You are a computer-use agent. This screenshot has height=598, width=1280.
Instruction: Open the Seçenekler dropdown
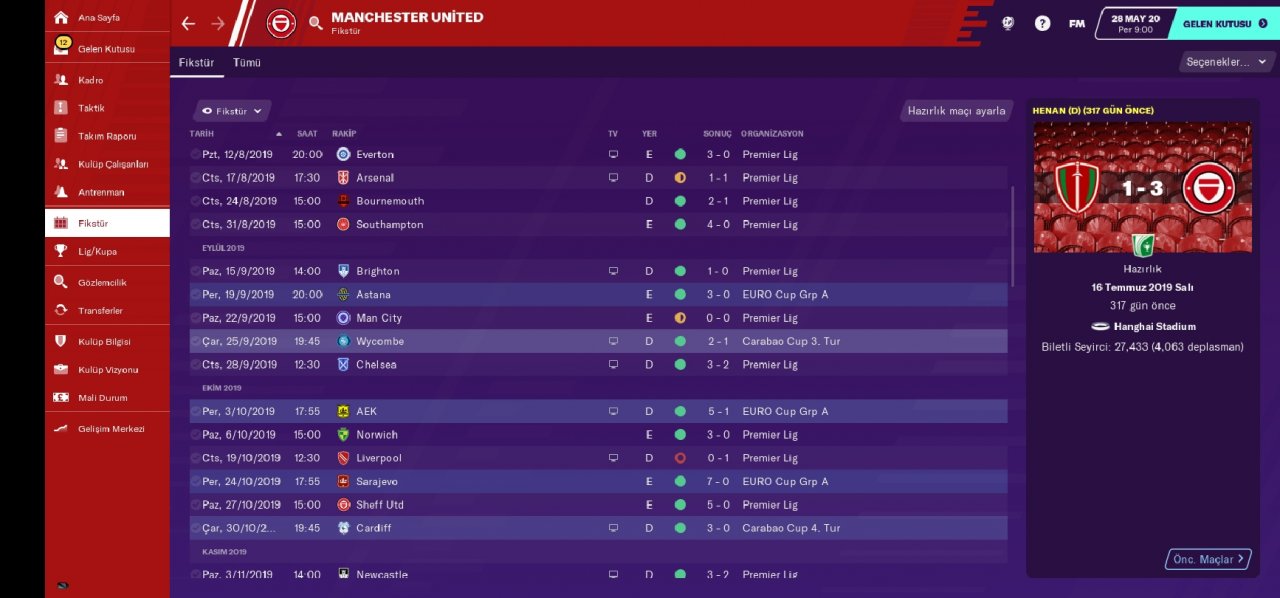[x=1226, y=62]
